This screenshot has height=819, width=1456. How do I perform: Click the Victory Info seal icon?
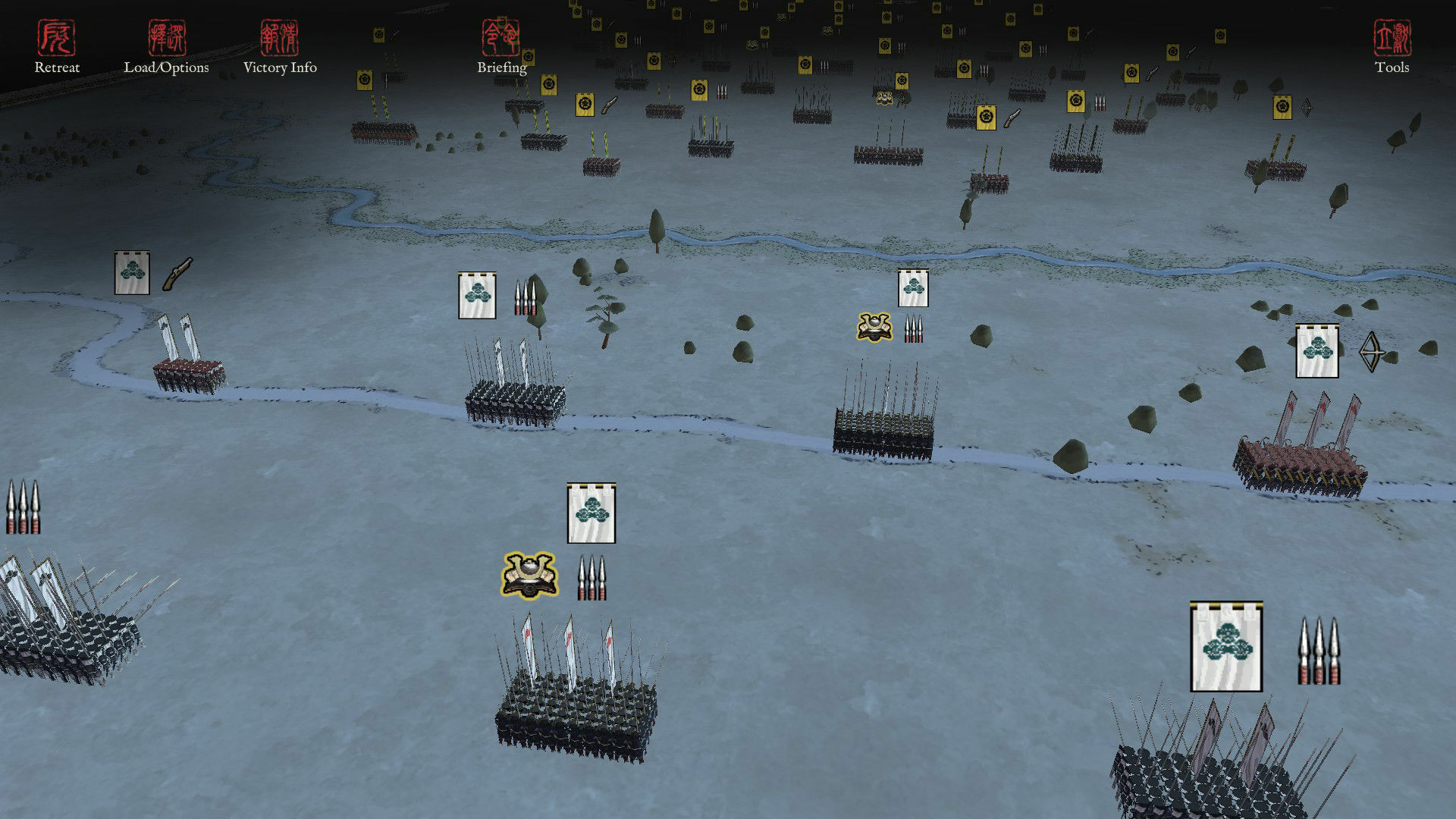coord(281,36)
